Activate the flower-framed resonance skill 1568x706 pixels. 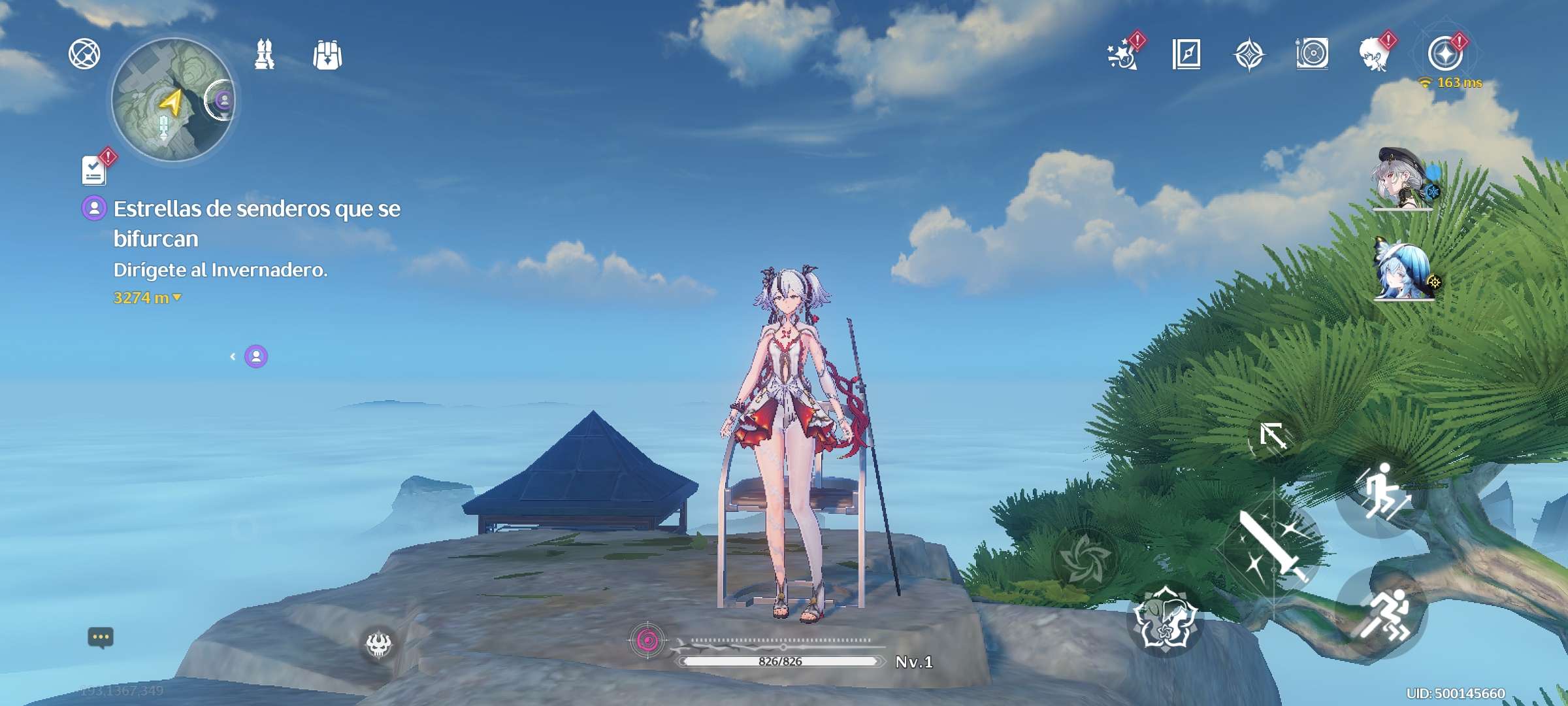tap(1166, 618)
